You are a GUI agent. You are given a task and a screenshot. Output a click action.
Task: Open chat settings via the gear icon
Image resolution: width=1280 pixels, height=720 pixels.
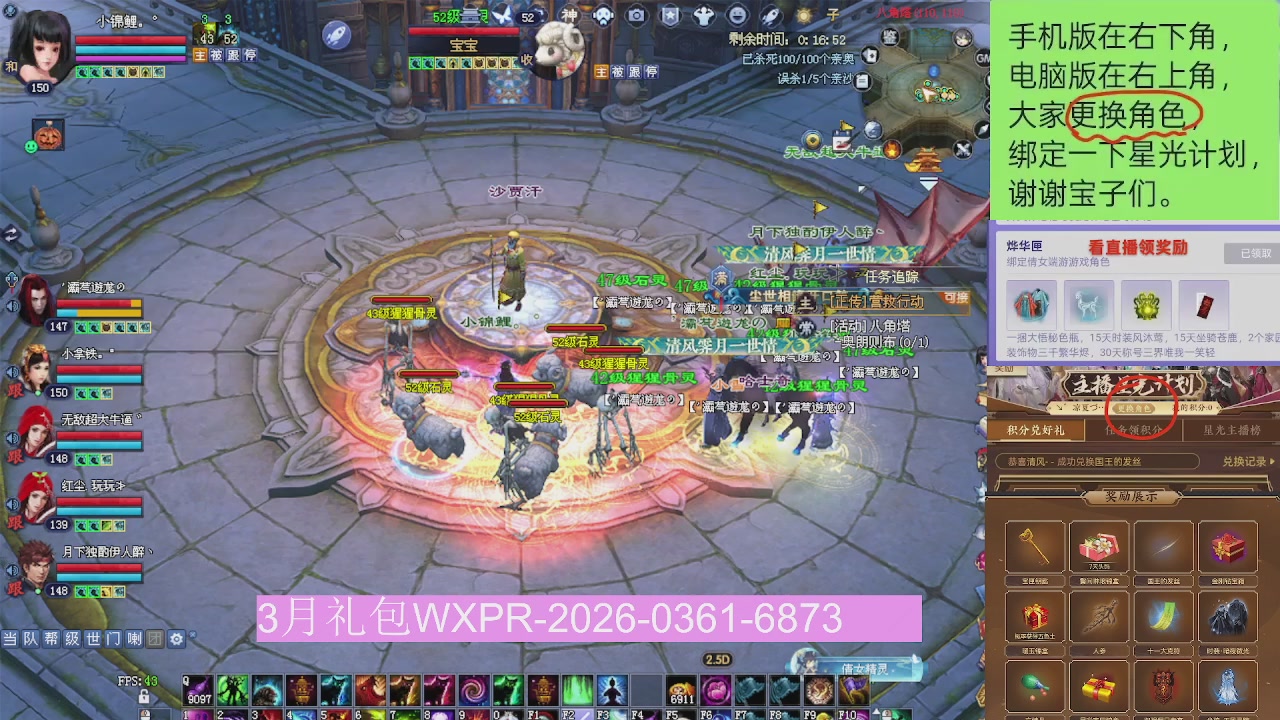coord(177,639)
